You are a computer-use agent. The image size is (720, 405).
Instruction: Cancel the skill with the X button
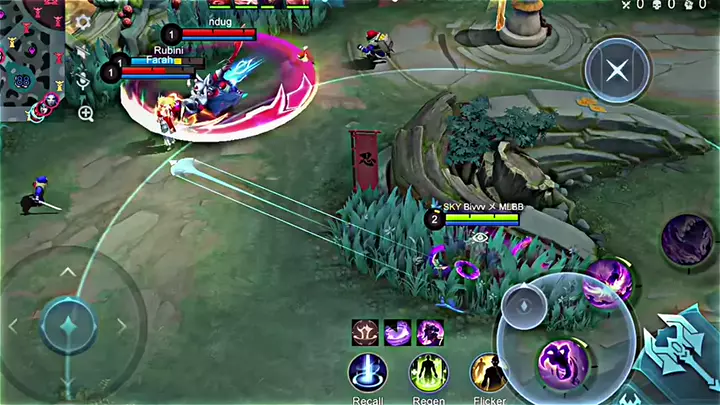(618, 71)
